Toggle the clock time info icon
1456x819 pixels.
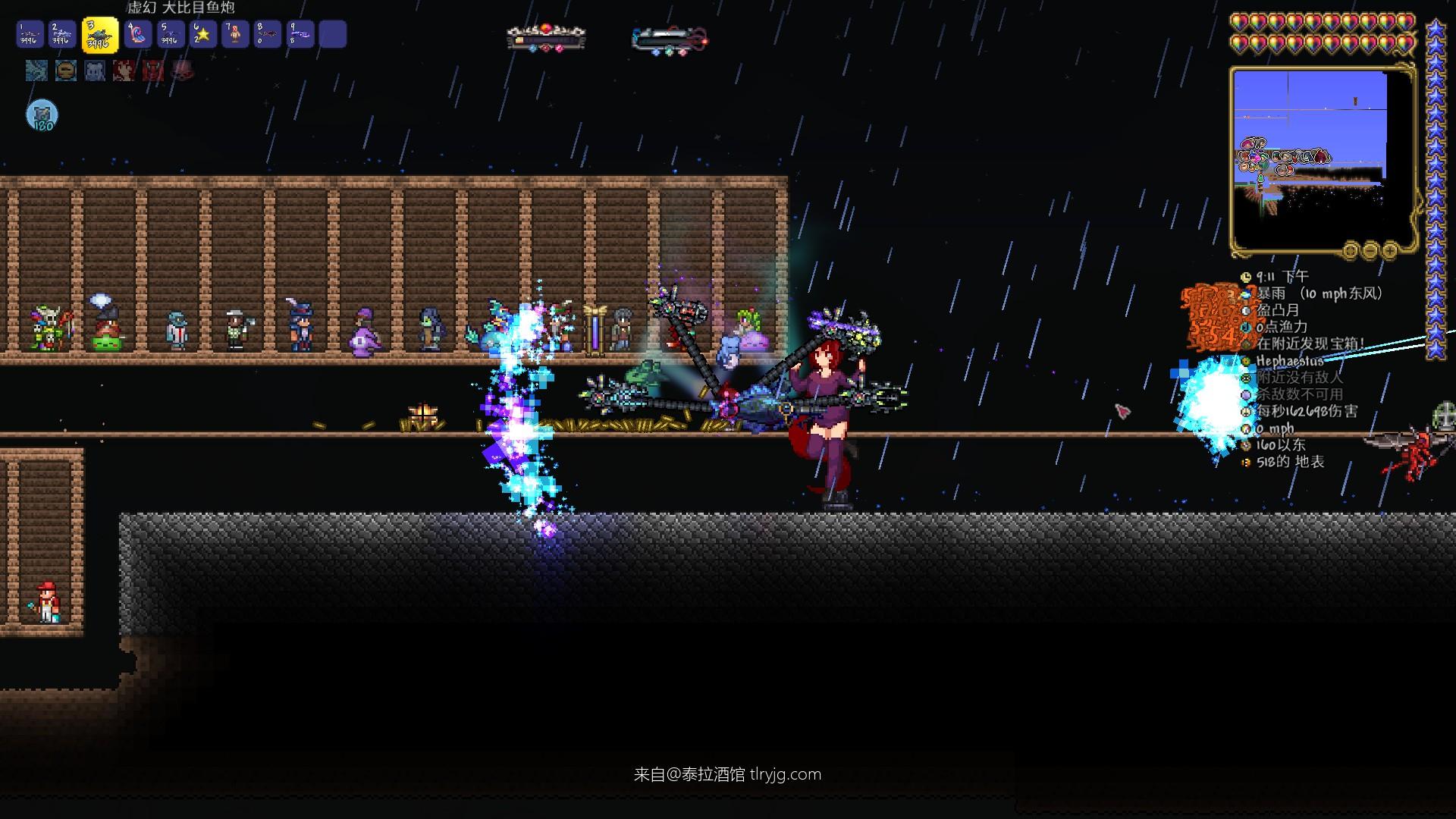click(1245, 277)
